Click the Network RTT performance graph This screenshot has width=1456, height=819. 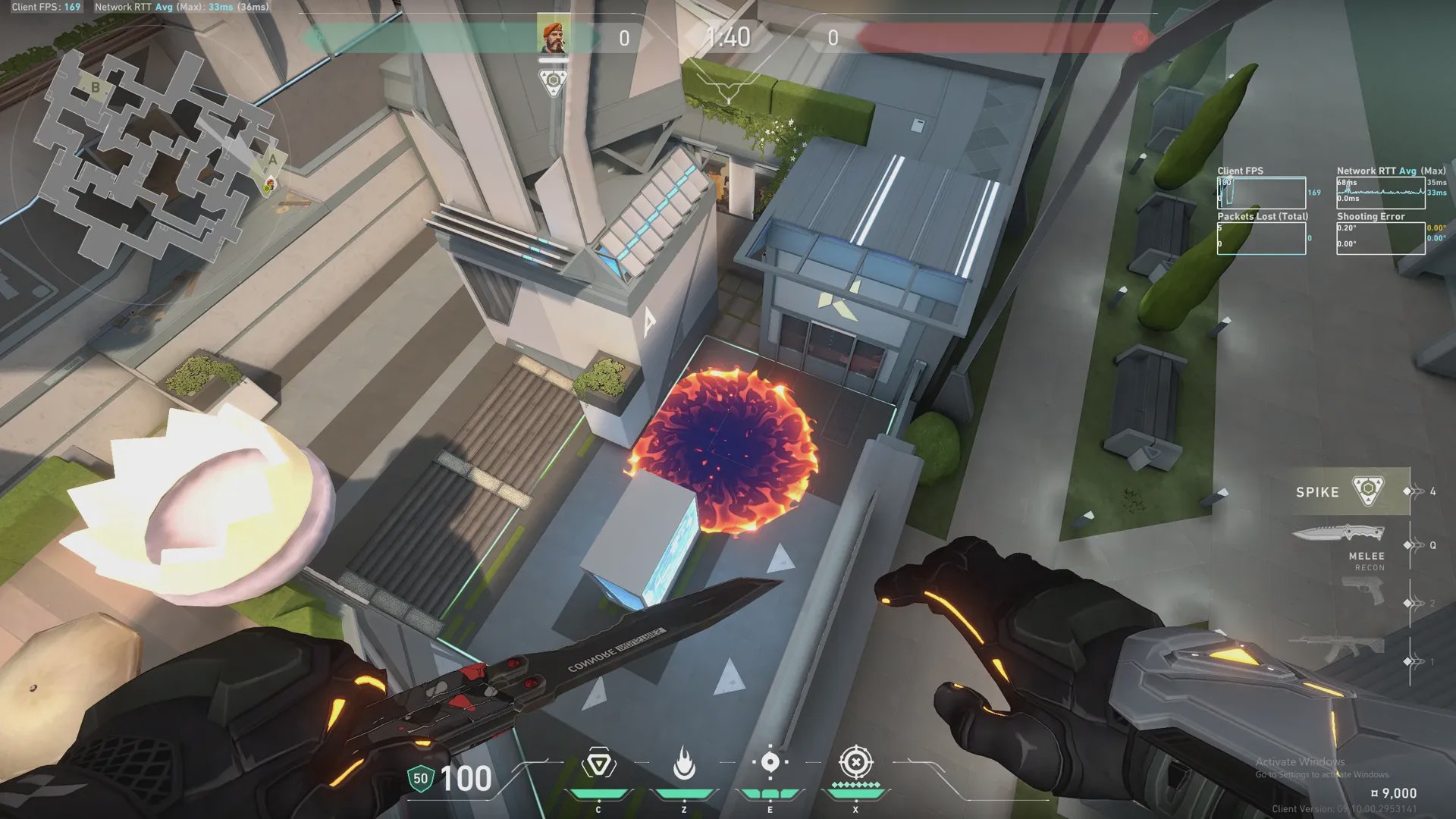[1380, 193]
